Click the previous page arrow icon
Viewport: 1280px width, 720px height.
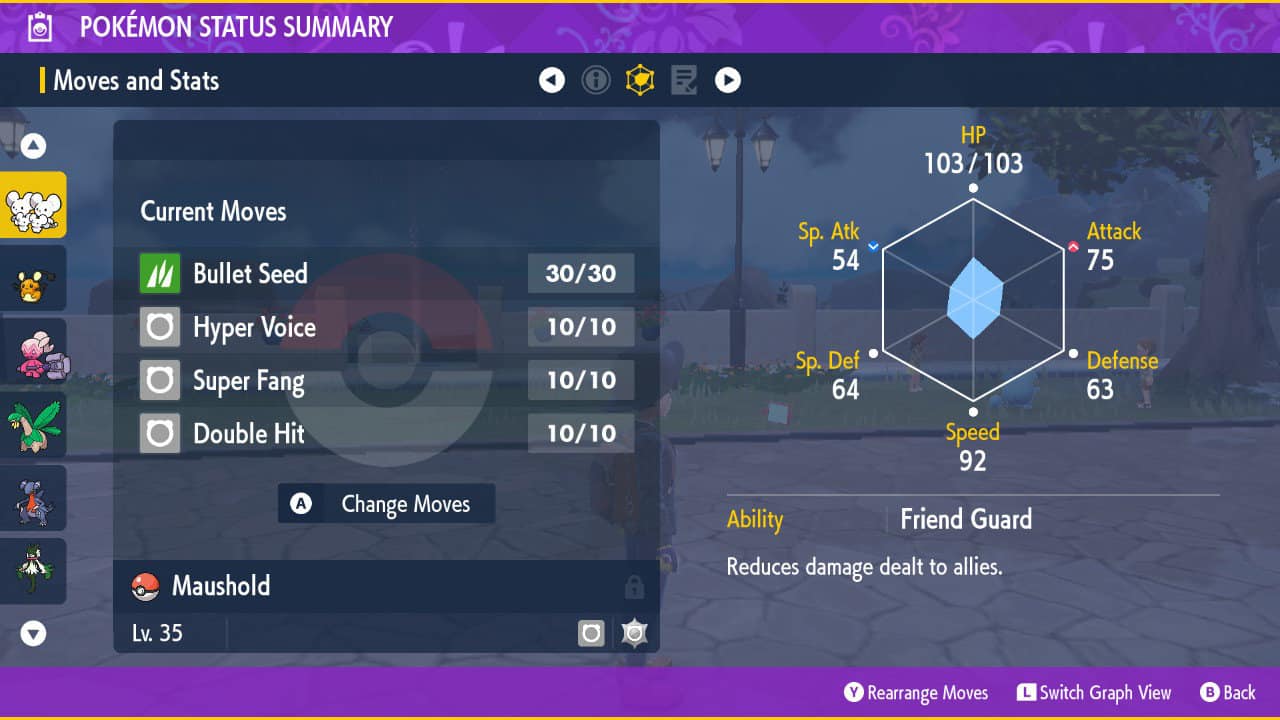tap(552, 80)
